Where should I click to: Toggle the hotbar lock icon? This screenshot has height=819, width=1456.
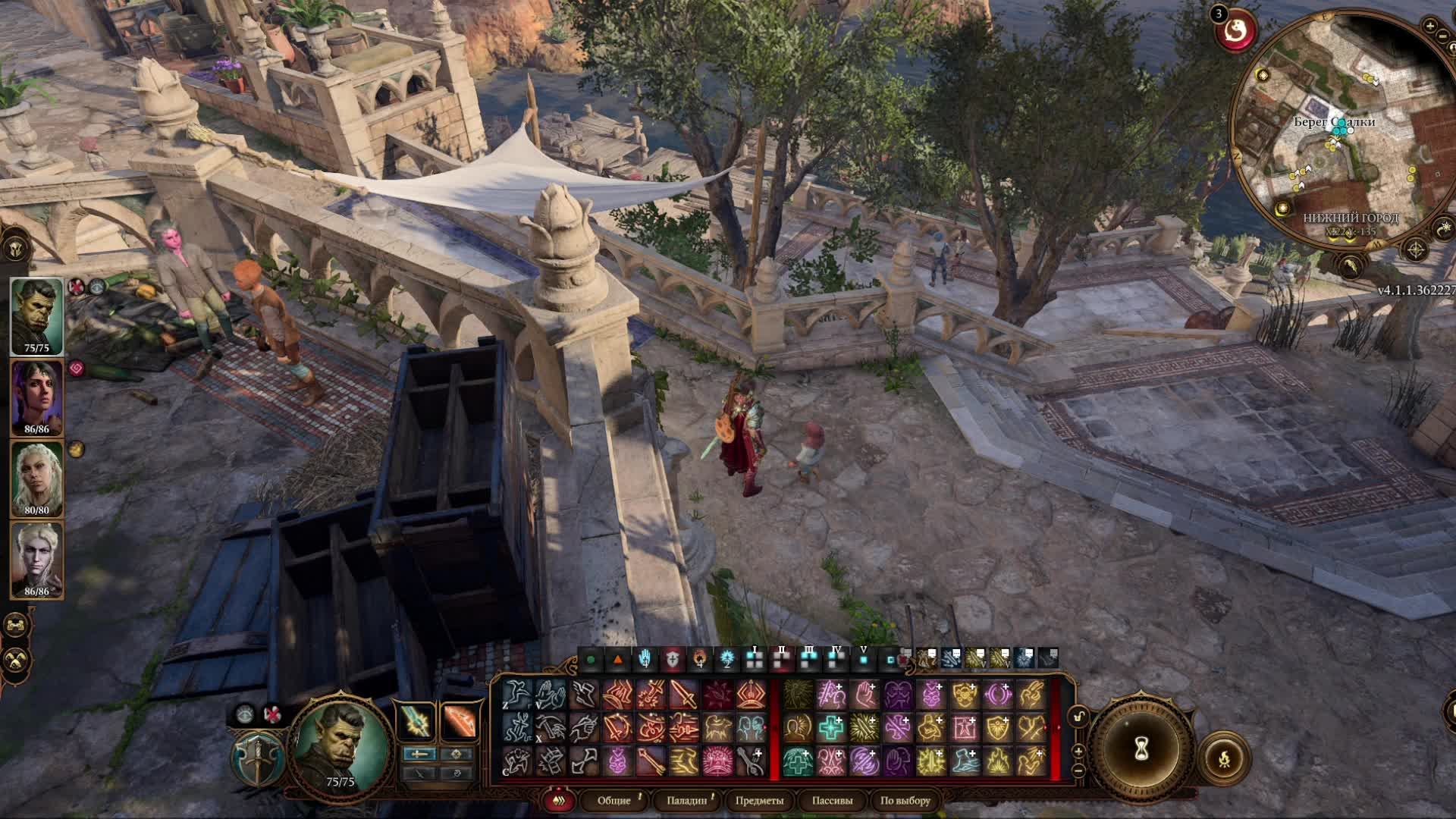(x=1078, y=716)
